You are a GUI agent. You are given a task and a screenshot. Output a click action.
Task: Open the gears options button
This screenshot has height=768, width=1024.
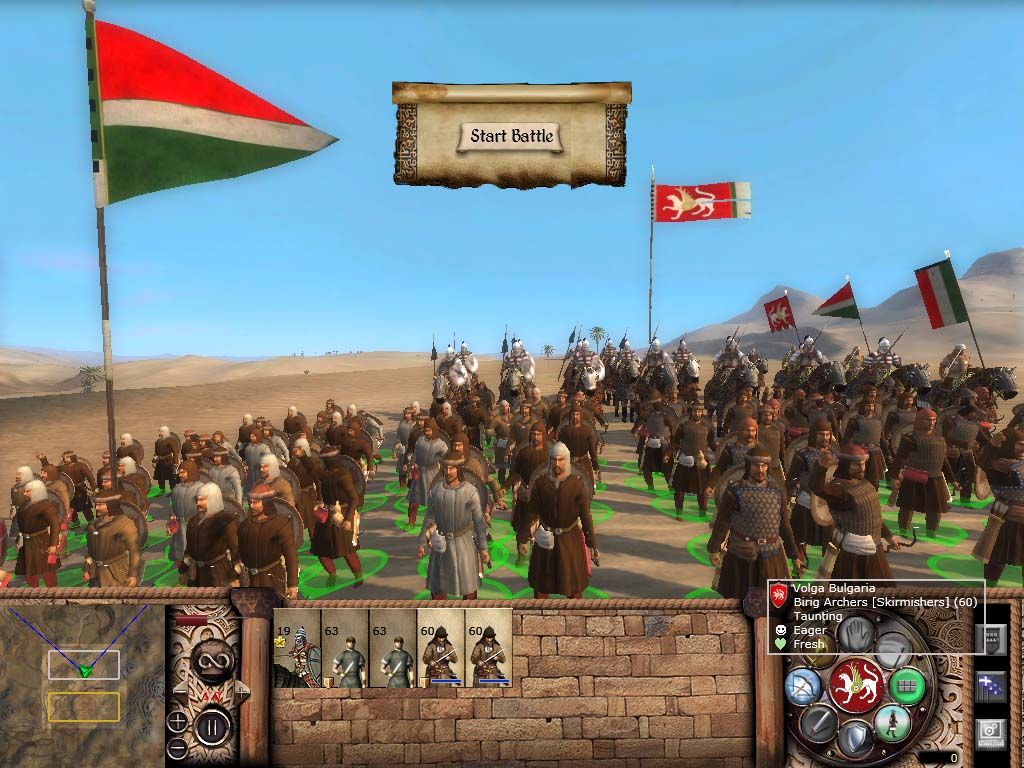coord(990,732)
